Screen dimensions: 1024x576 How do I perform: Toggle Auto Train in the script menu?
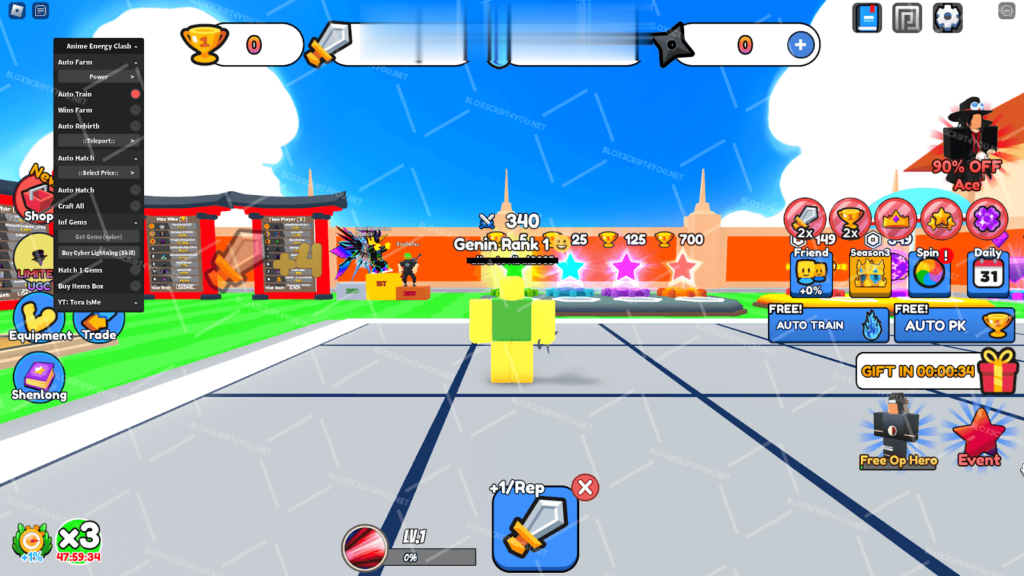pyautogui.click(x=135, y=94)
